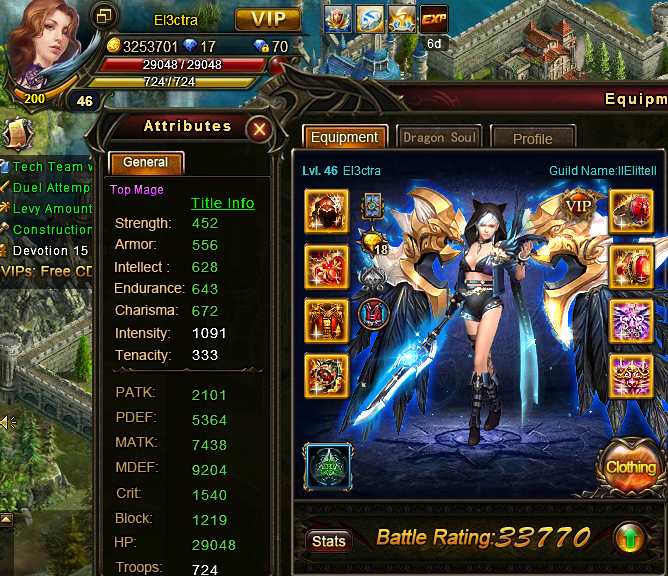Close the Attributes panel
668x576 pixels.
click(259, 129)
